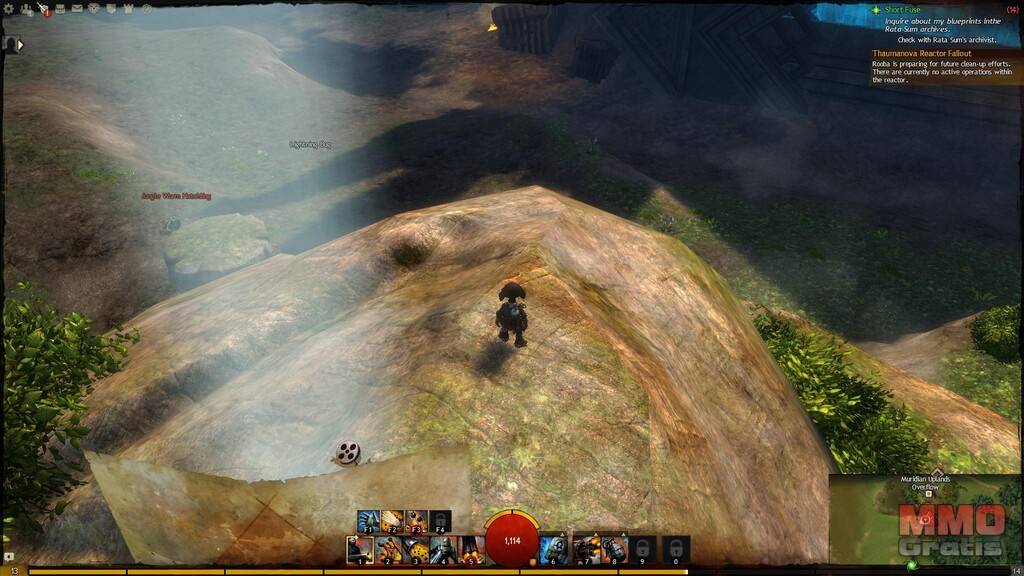This screenshot has height=576, width=1024.
Task: Use weapon skill in slot 3
Action: coord(416,550)
